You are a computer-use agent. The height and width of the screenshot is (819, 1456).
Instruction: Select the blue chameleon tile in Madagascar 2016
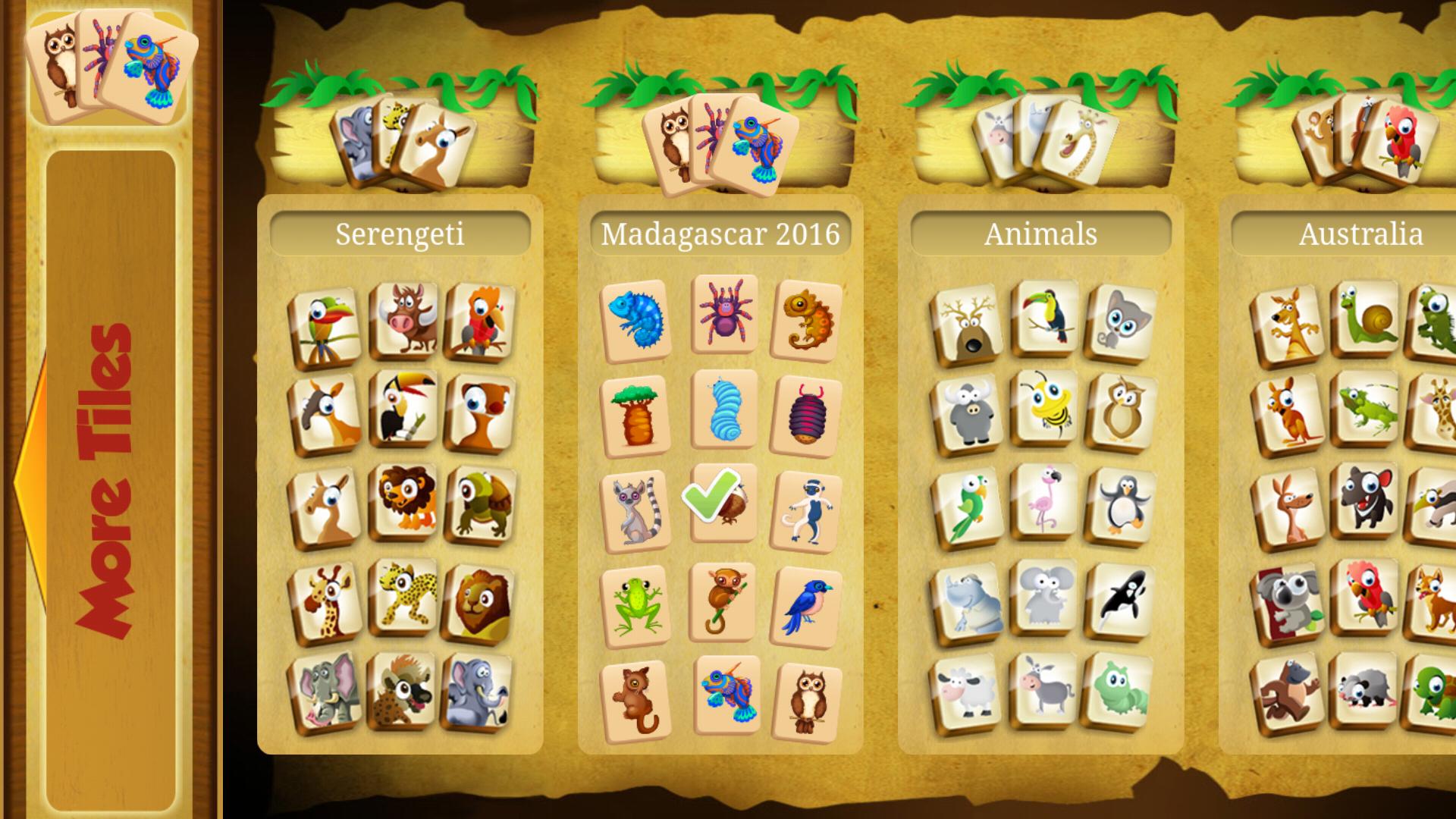639,317
